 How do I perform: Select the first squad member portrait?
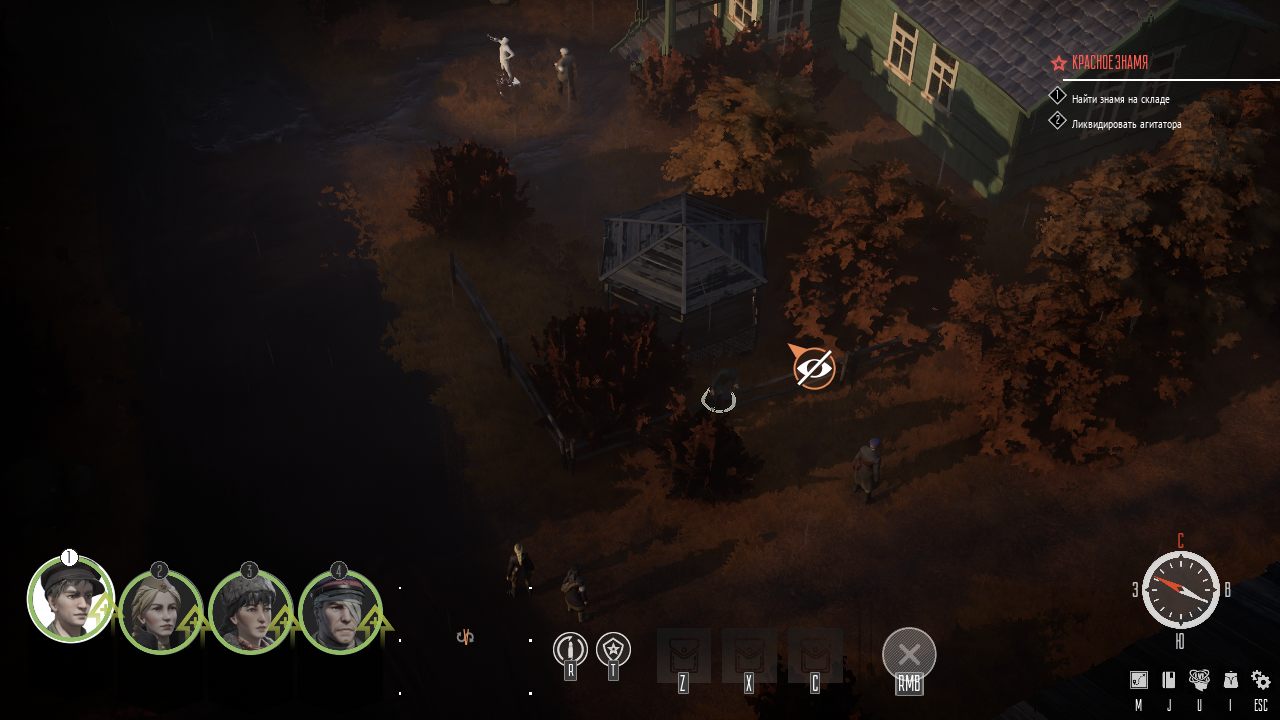[x=69, y=600]
